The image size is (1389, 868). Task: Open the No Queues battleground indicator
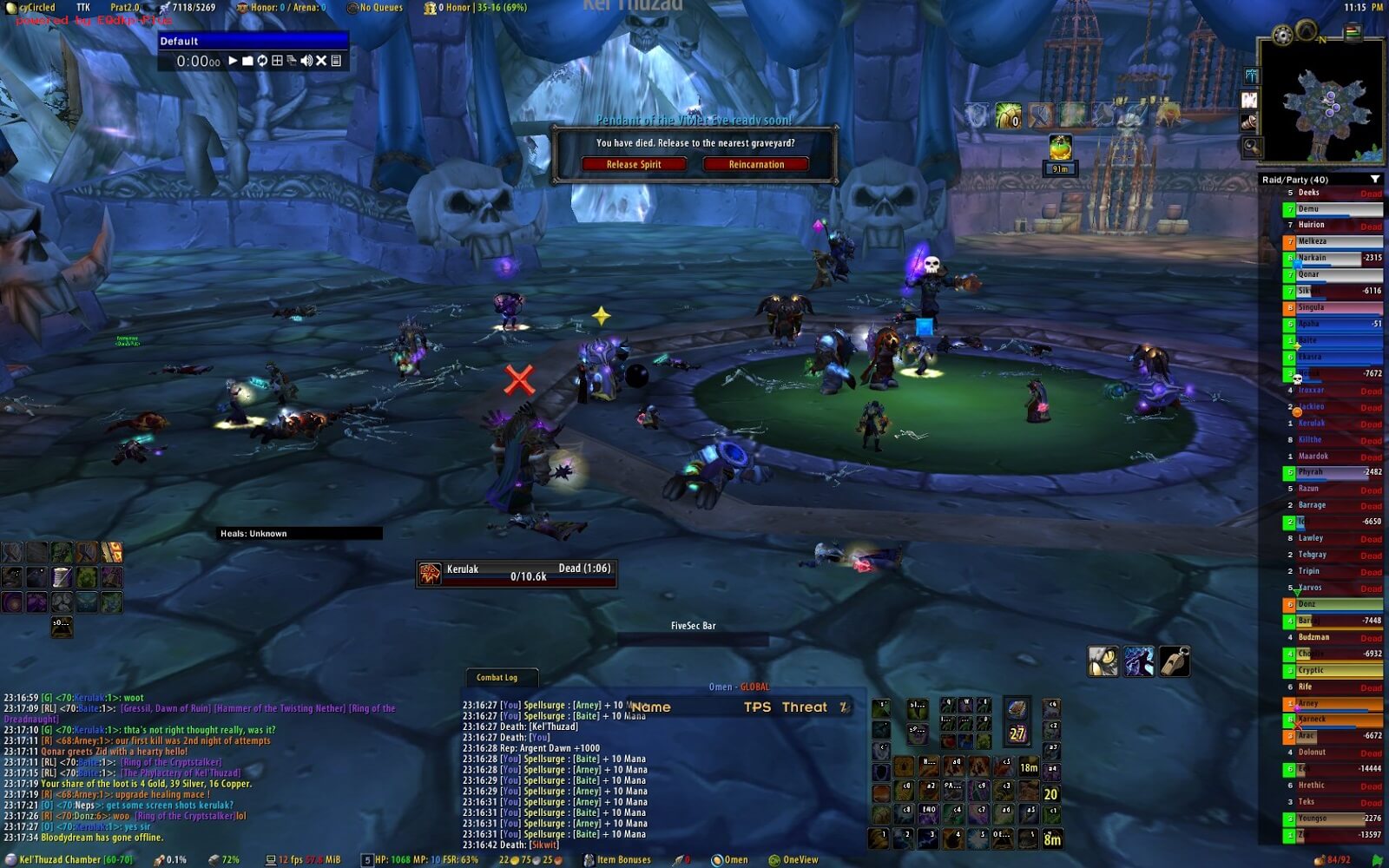375,8
